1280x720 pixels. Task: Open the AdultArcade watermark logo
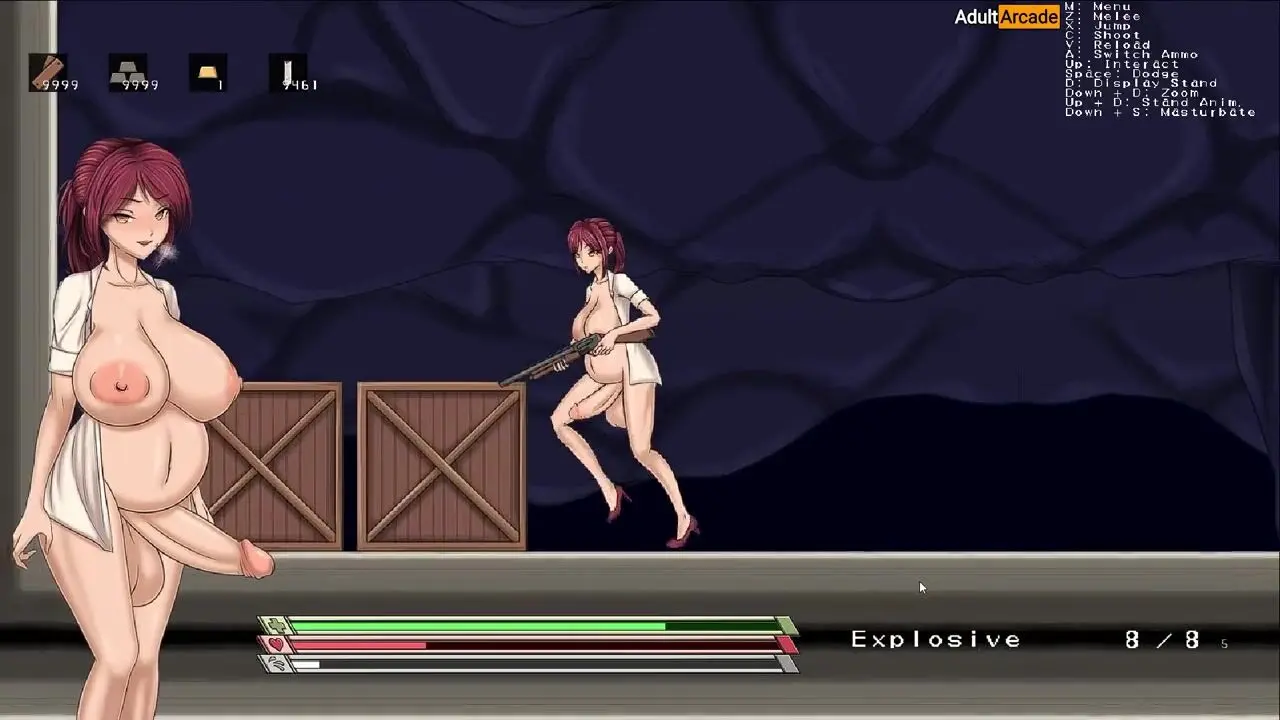1006,17
